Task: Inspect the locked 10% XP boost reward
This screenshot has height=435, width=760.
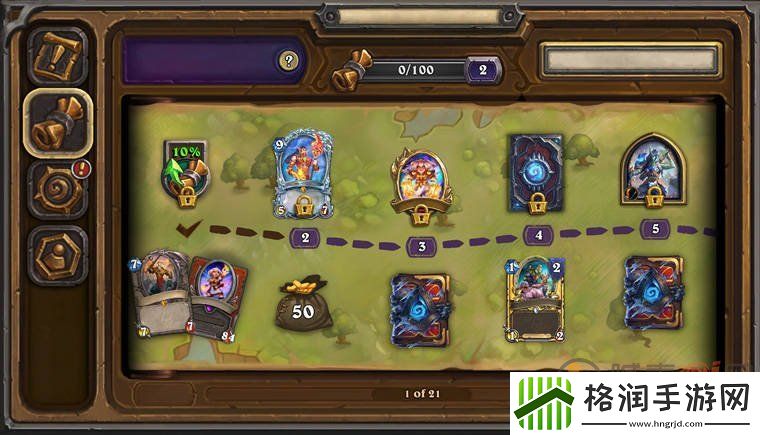Action: click(186, 171)
